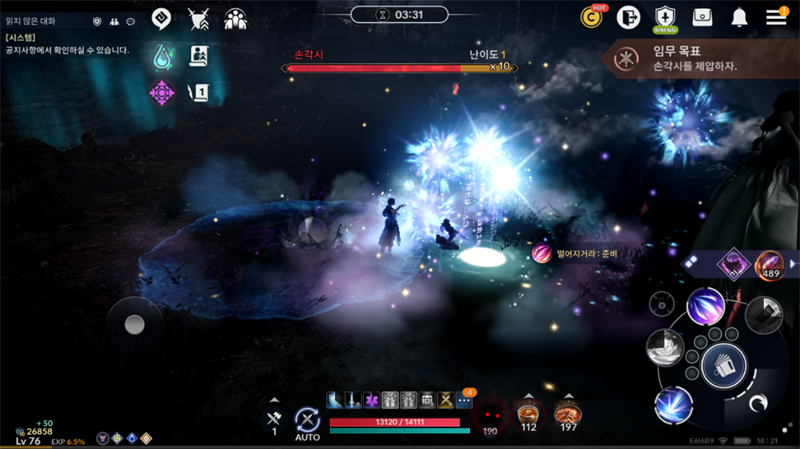This screenshot has width=800, height=449.
Task: Select the mission objective tracker panel
Action: point(700,58)
